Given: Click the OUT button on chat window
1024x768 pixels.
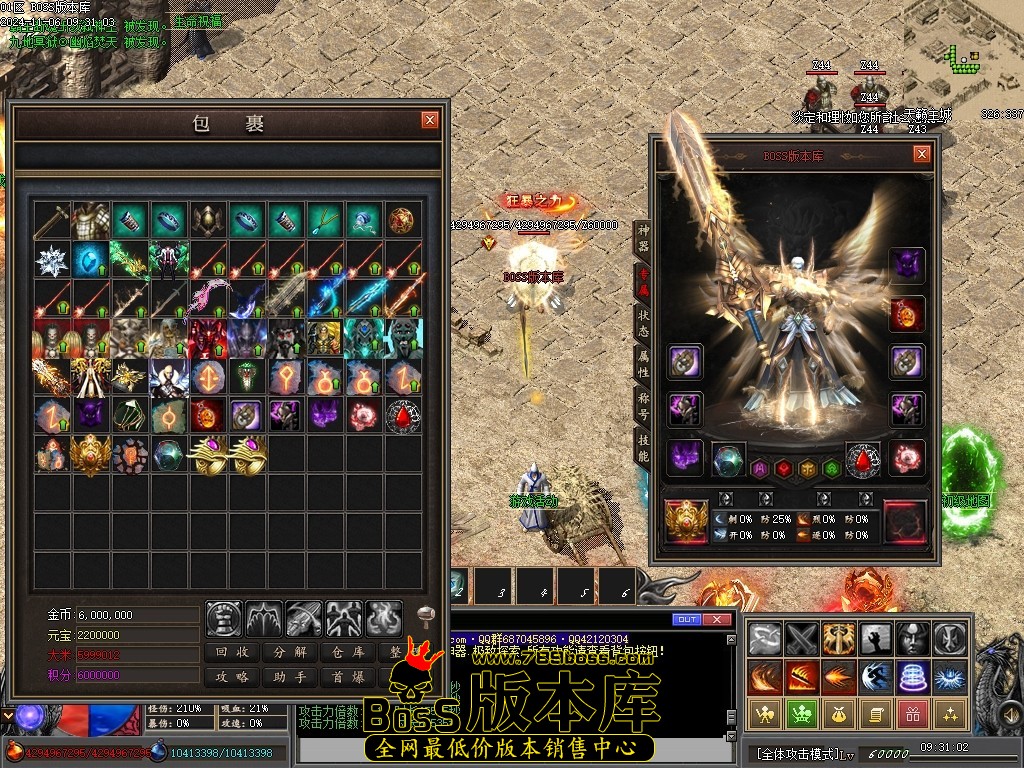Looking at the screenshot, I should pos(686,620).
